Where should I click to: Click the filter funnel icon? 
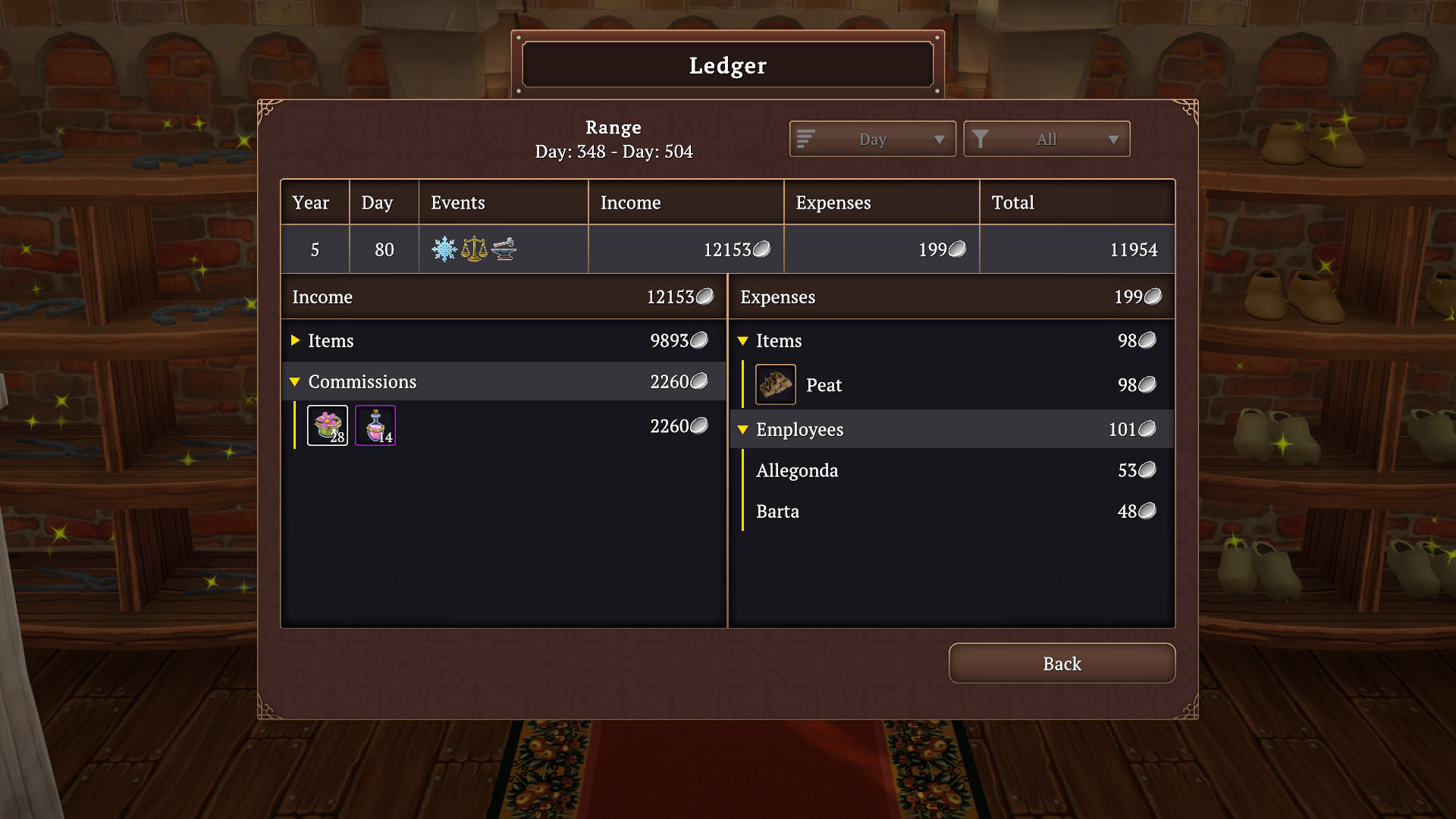click(x=982, y=139)
